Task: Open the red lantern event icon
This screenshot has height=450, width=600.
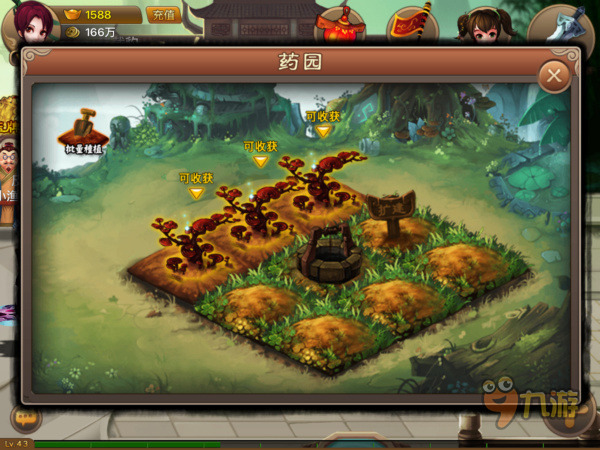Action: point(339,22)
